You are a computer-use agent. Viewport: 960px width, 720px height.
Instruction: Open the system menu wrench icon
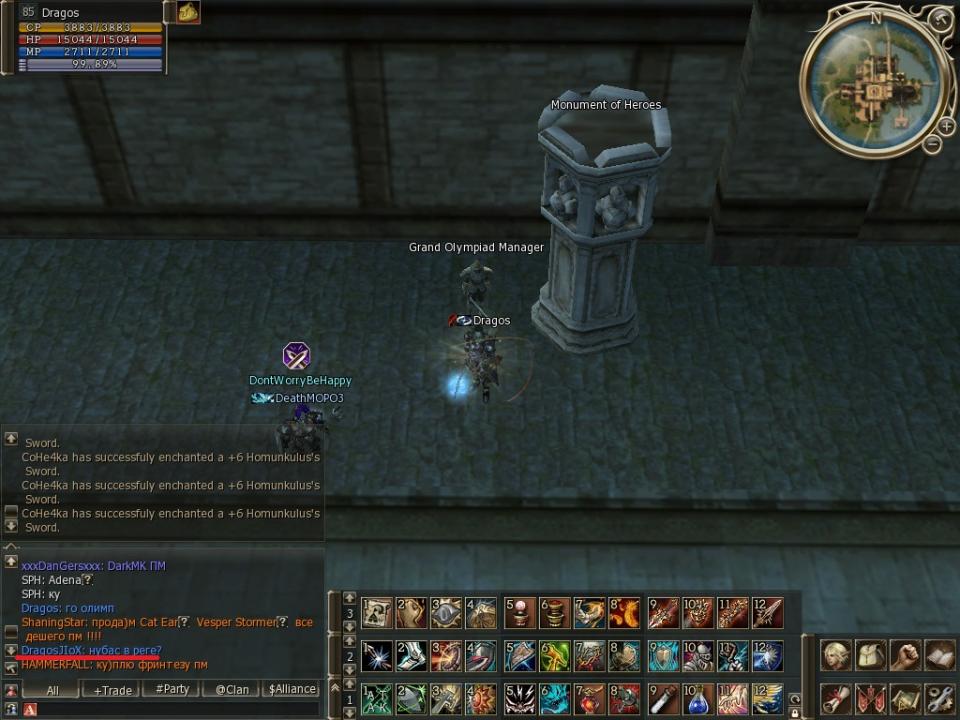[x=939, y=697]
